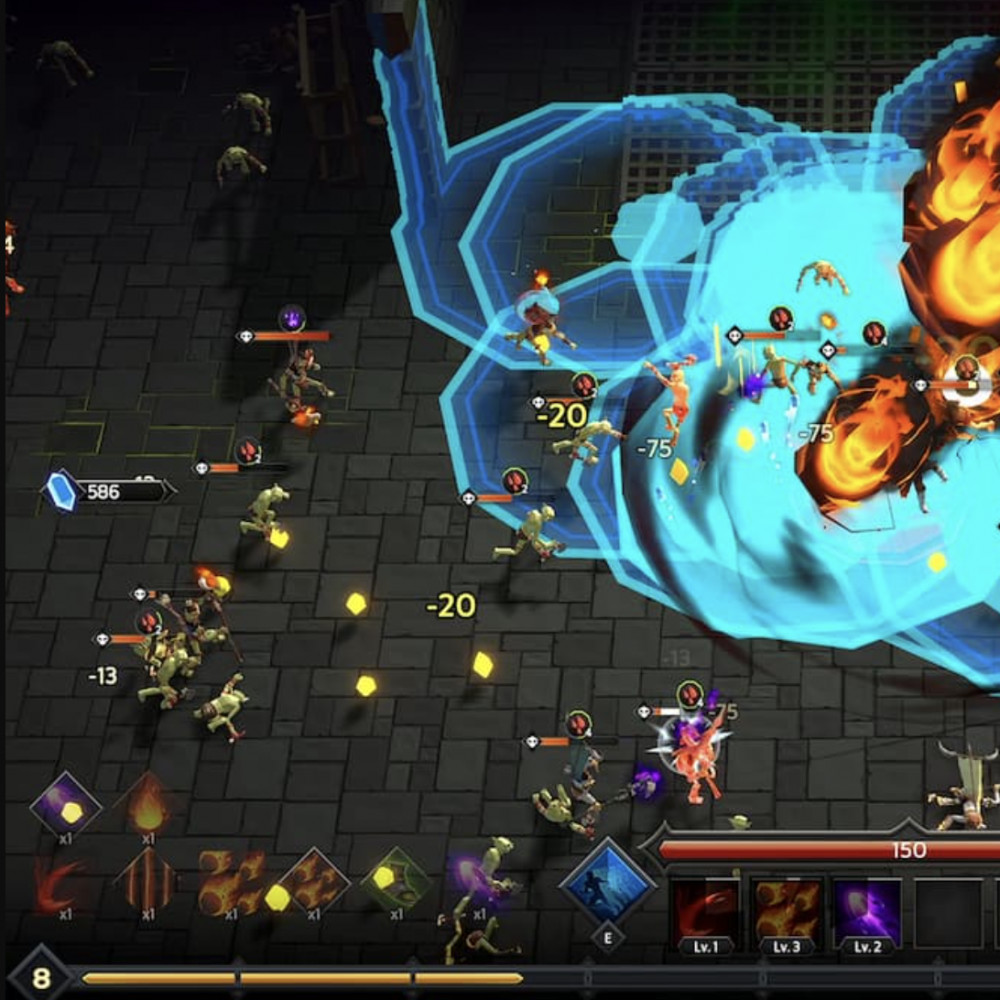Click the green diamond upgrade icon
Viewport: 1000px width, 1000px height.
396,882
